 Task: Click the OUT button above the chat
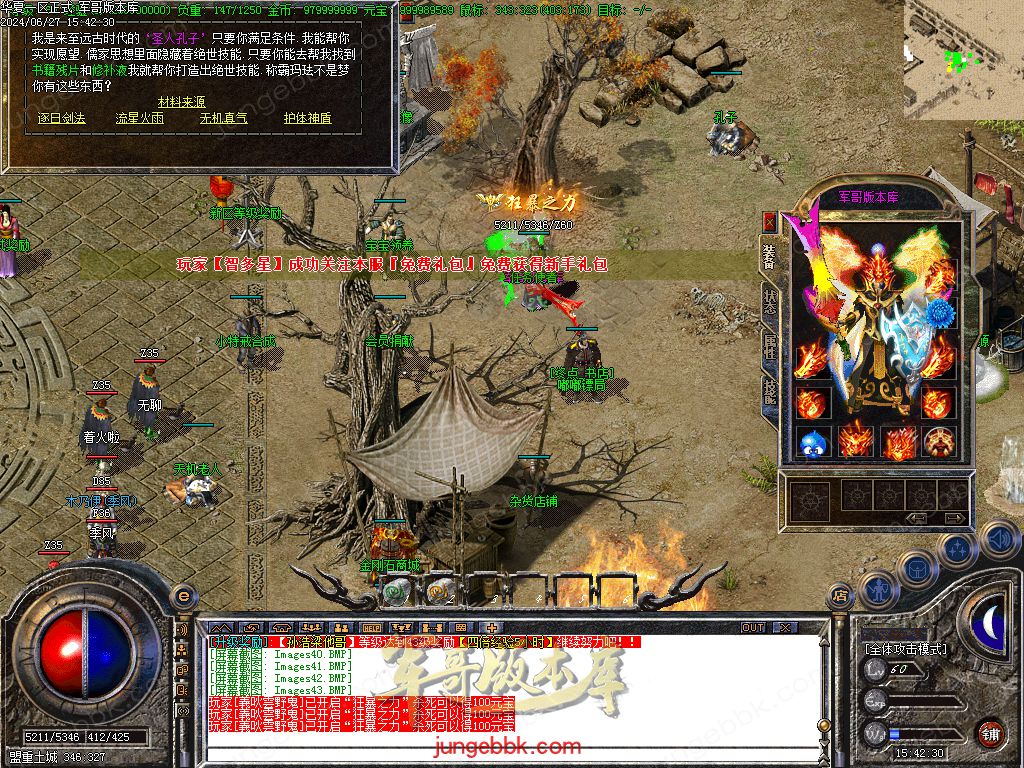(753, 628)
